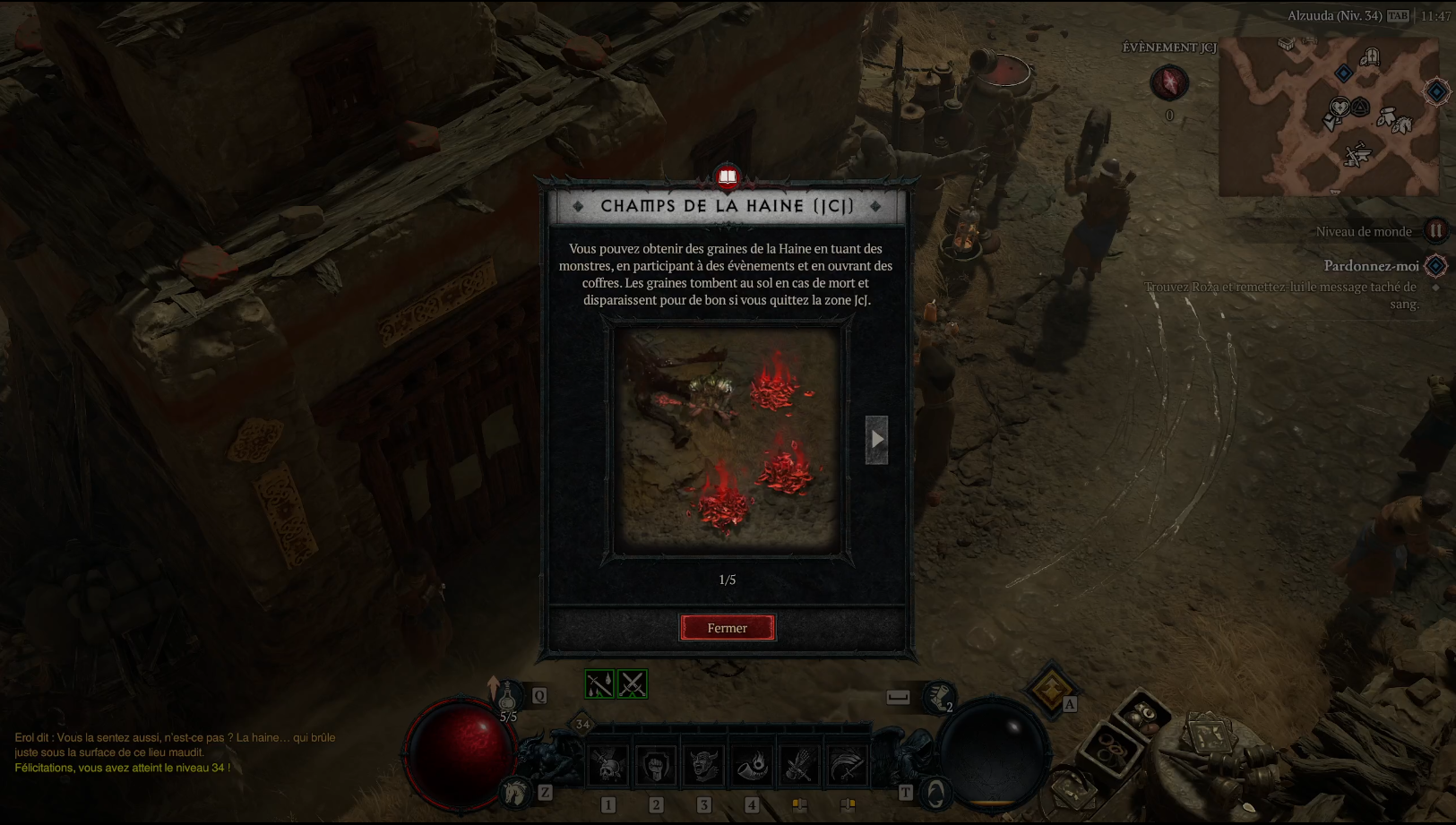
Task: Activate the skull and sword skill
Action: coord(608,766)
